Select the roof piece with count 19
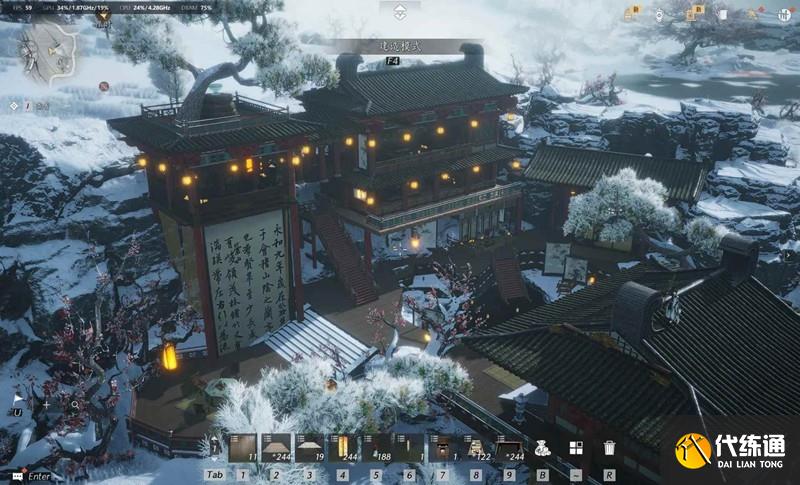Screen dimensions: 800x485 [309, 447]
